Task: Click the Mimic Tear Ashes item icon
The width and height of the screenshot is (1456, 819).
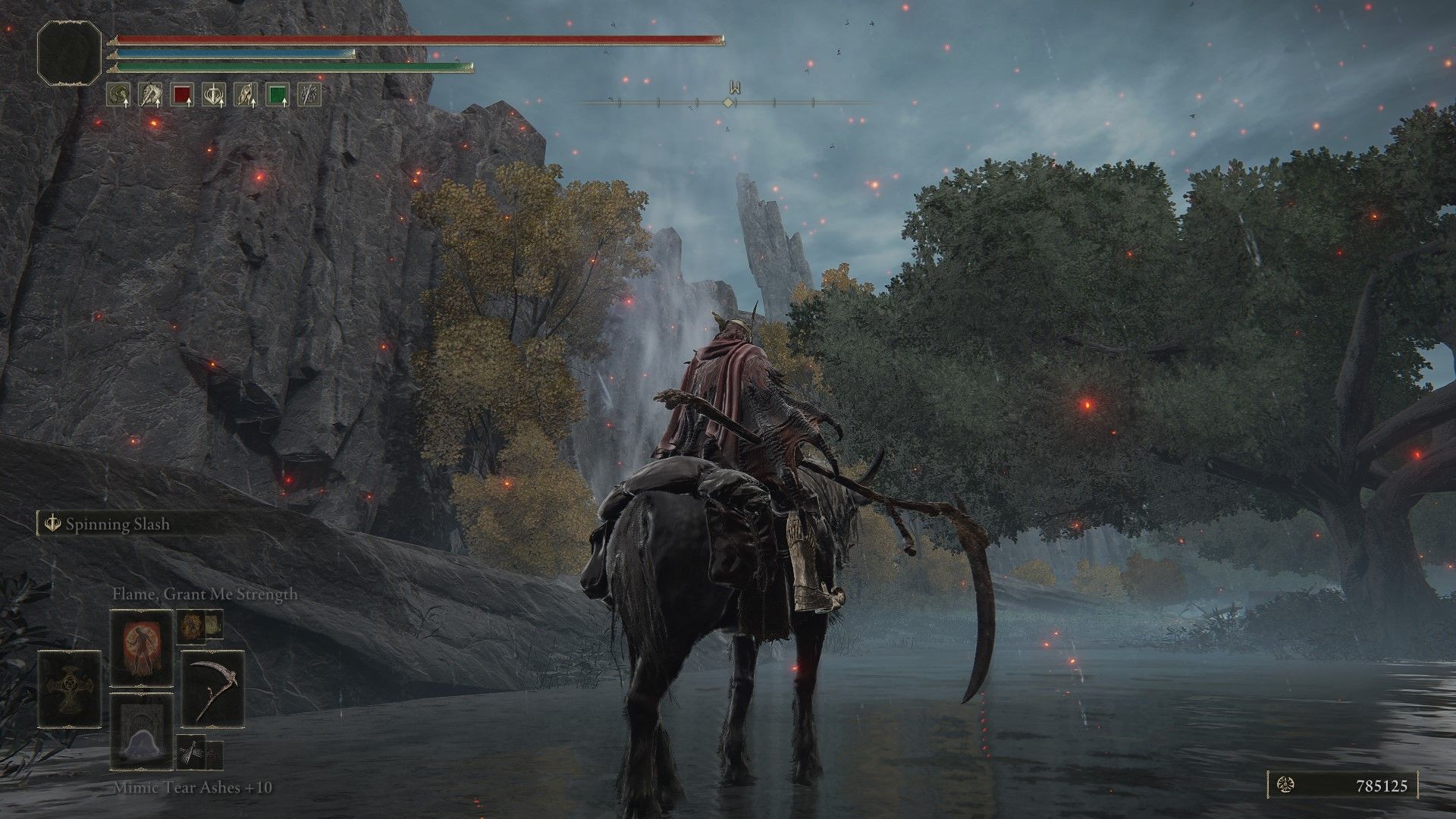Action: (x=140, y=732)
